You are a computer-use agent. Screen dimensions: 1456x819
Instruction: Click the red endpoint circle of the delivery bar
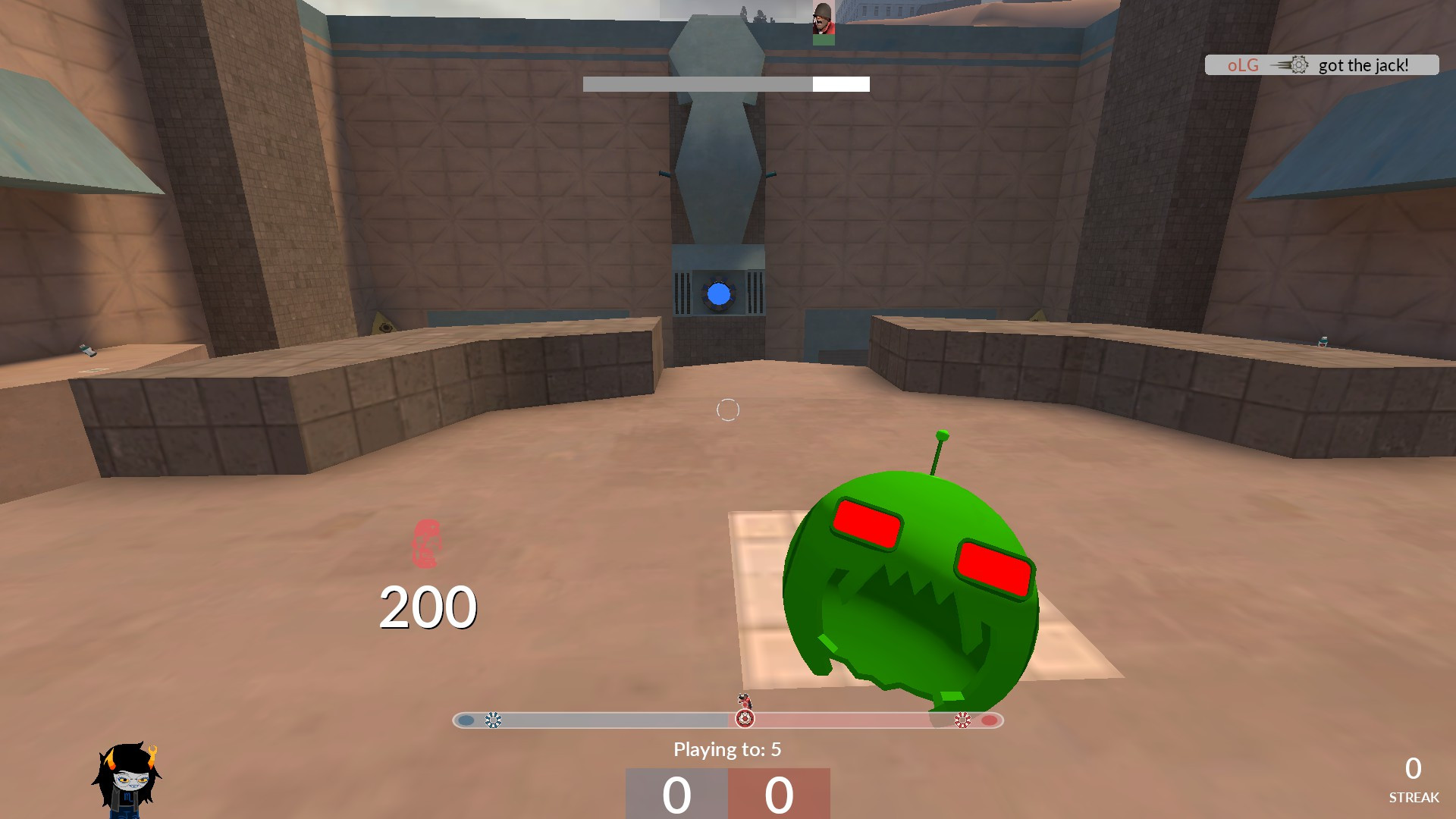(x=989, y=719)
